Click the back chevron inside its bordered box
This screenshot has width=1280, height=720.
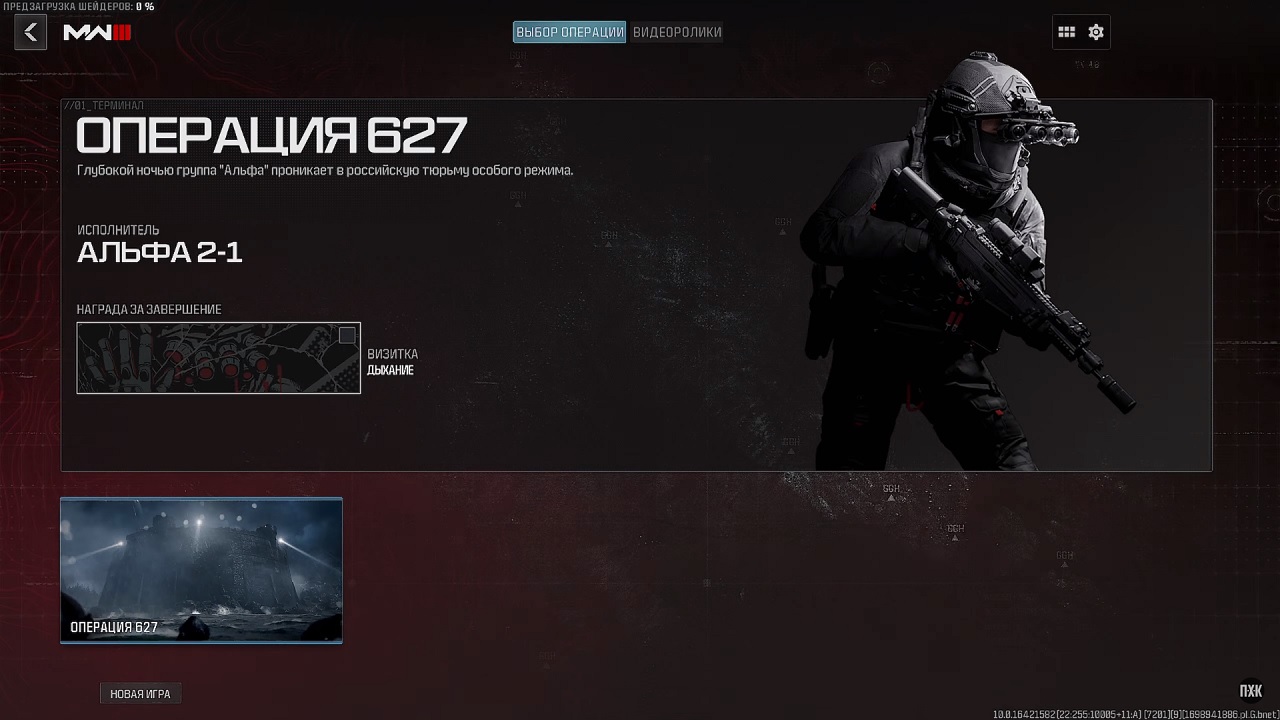tap(30, 31)
